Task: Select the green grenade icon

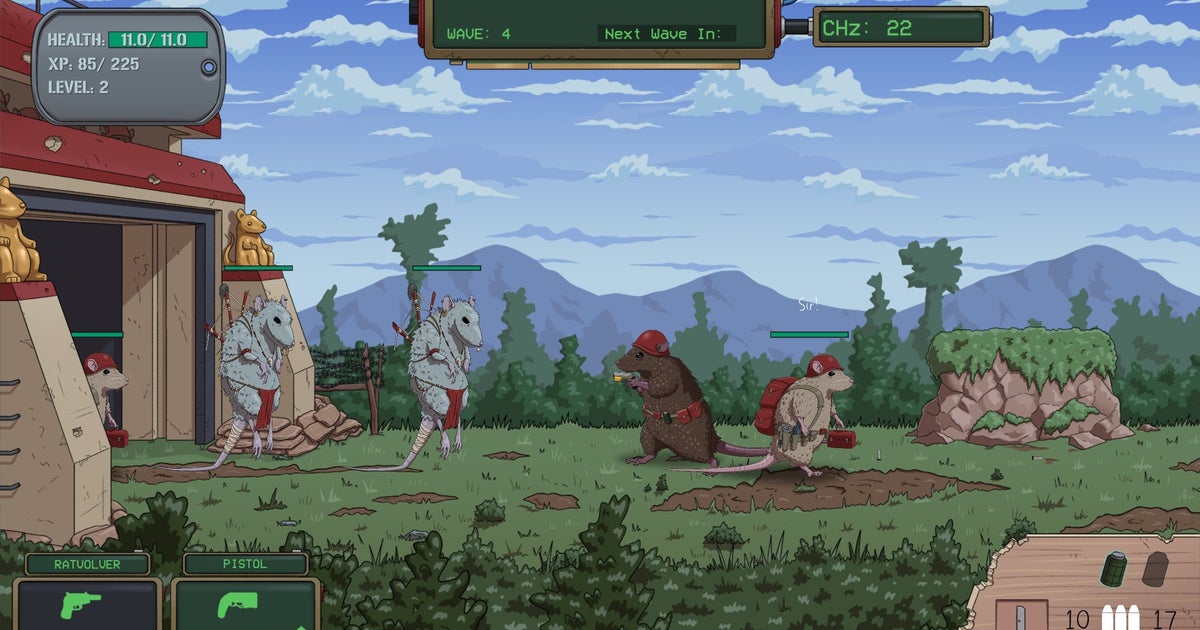Action: 1114,568
